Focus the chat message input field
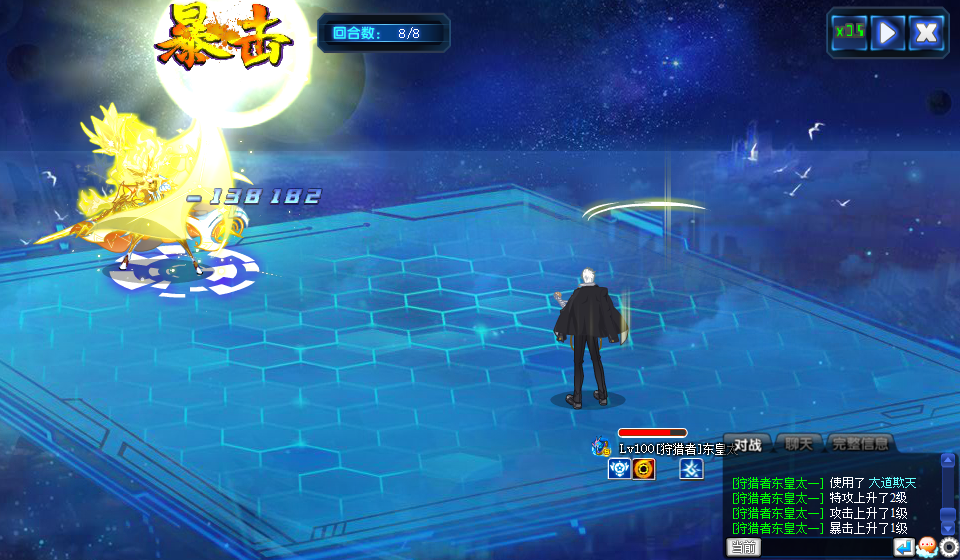 pyautogui.click(x=826, y=547)
